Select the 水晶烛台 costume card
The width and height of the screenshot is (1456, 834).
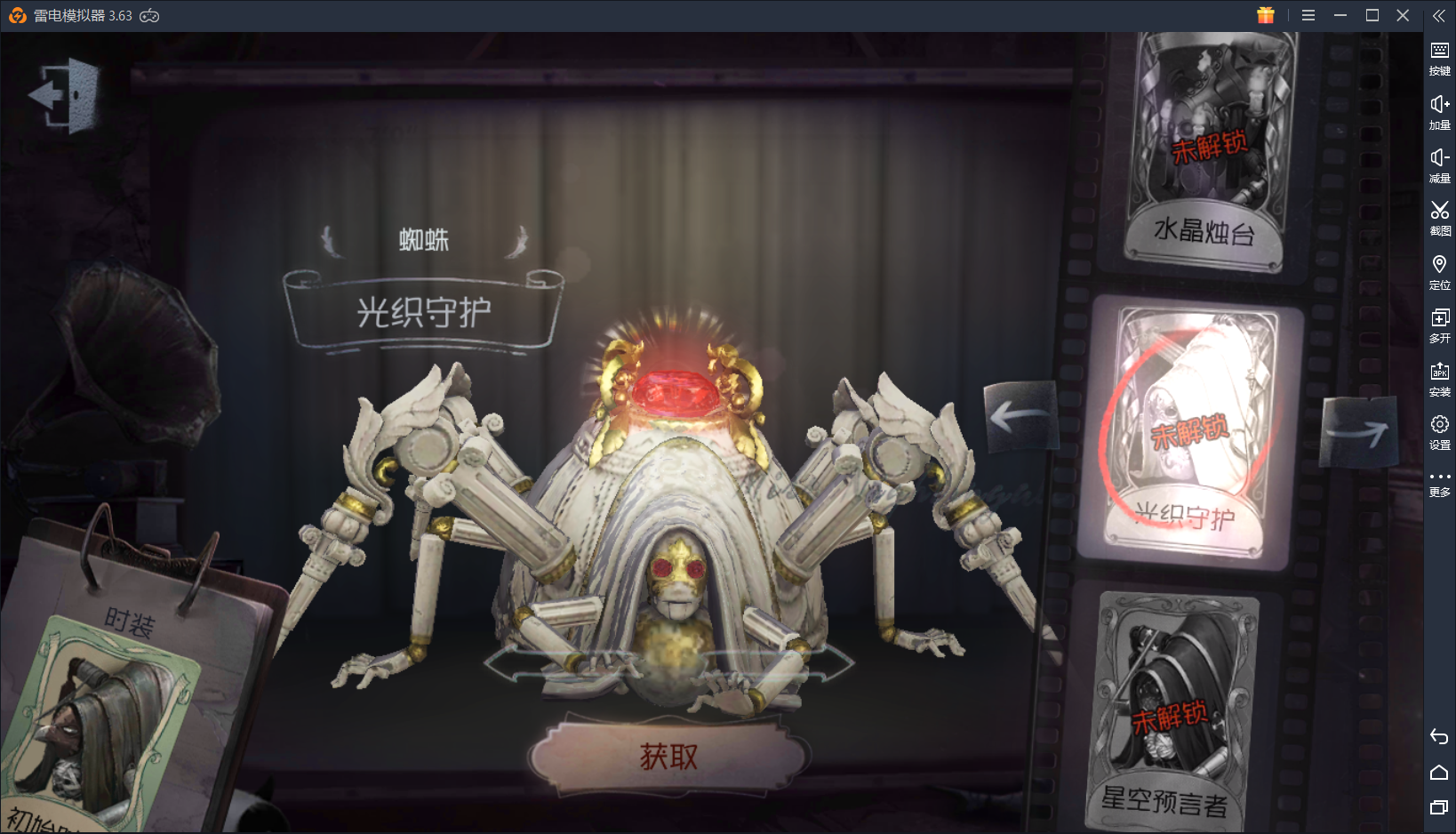coord(1204,147)
